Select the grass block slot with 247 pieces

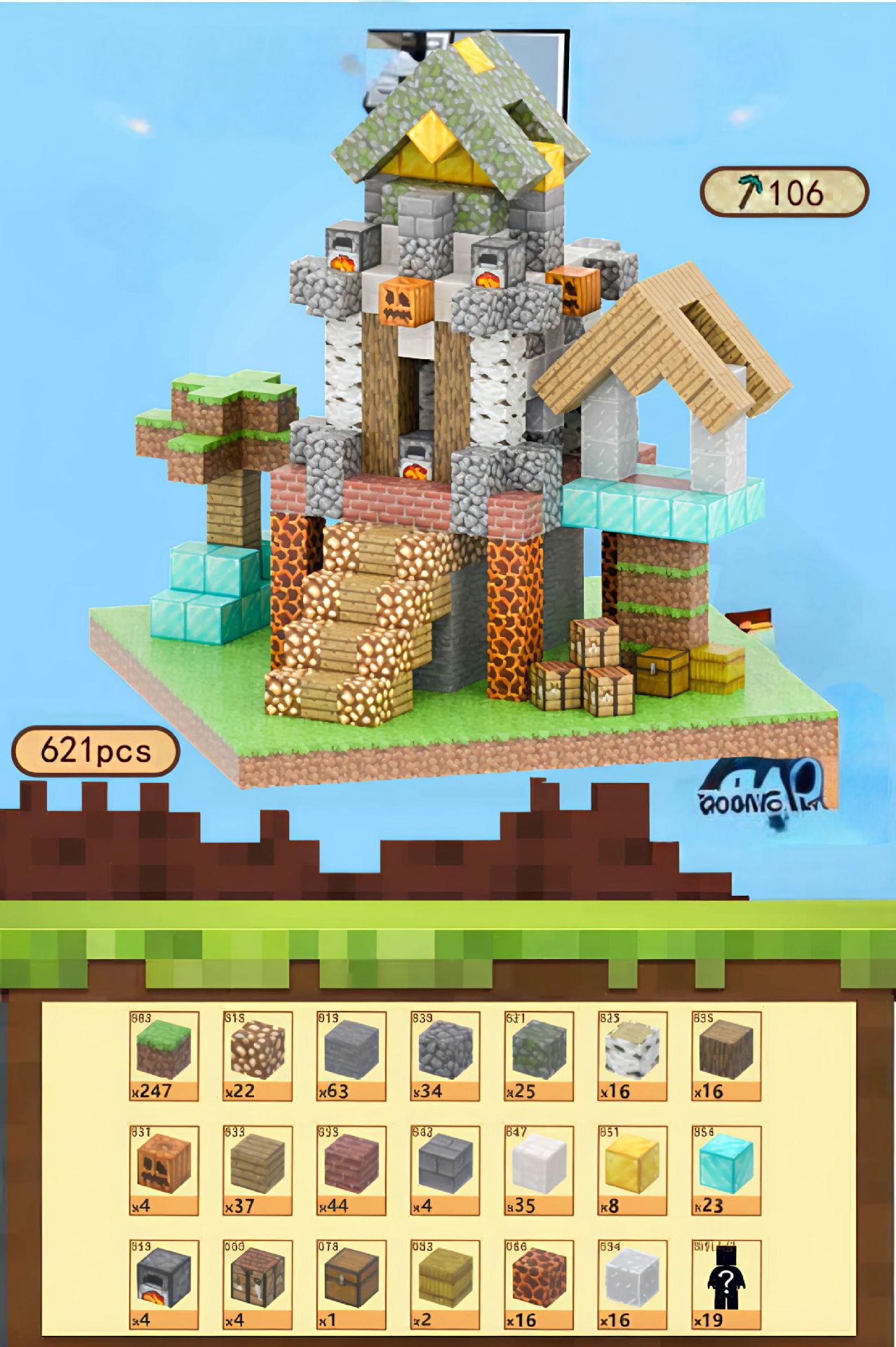163,1054
